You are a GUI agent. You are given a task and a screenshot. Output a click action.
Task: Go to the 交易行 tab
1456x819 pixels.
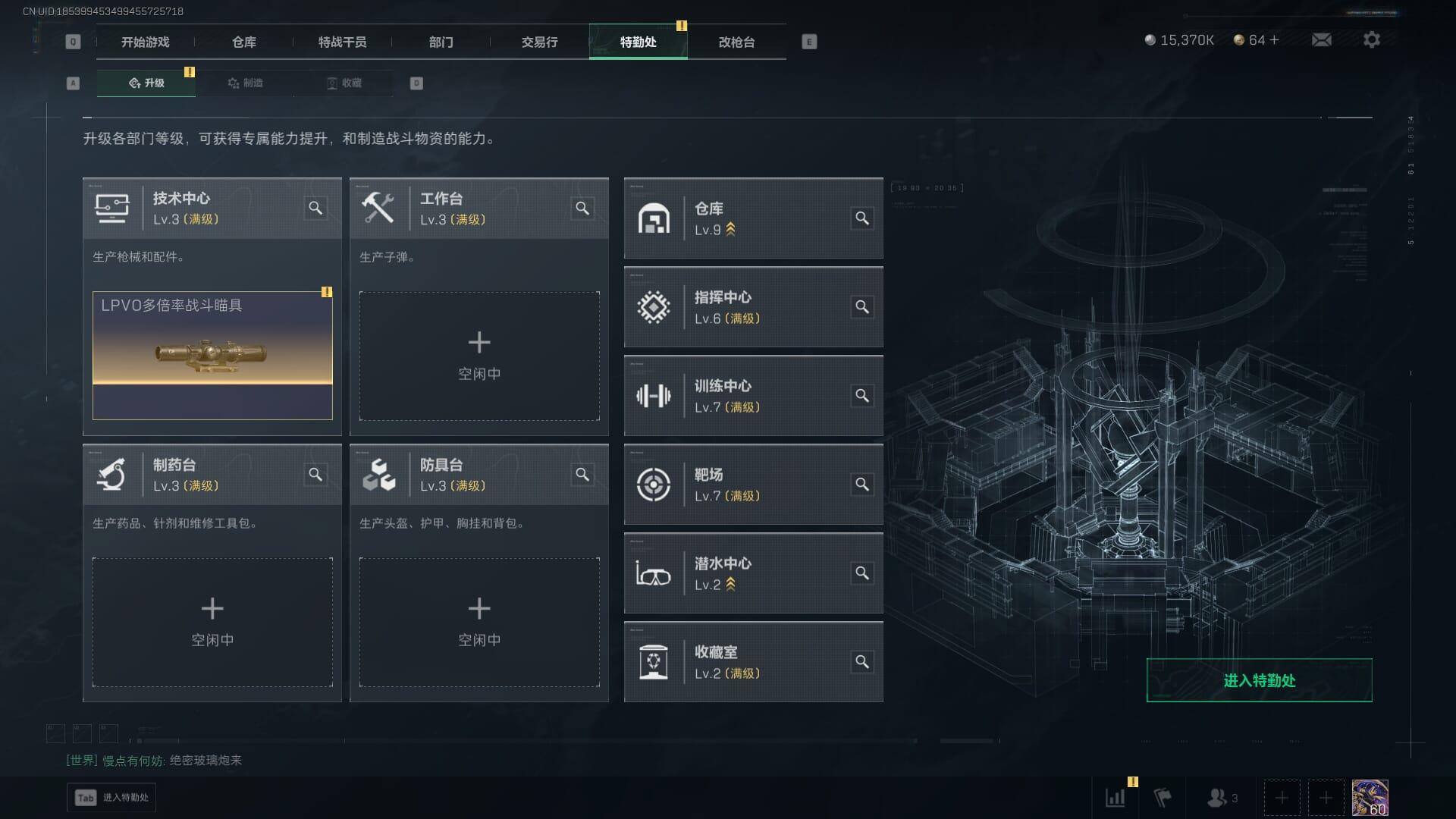point(539,42)
